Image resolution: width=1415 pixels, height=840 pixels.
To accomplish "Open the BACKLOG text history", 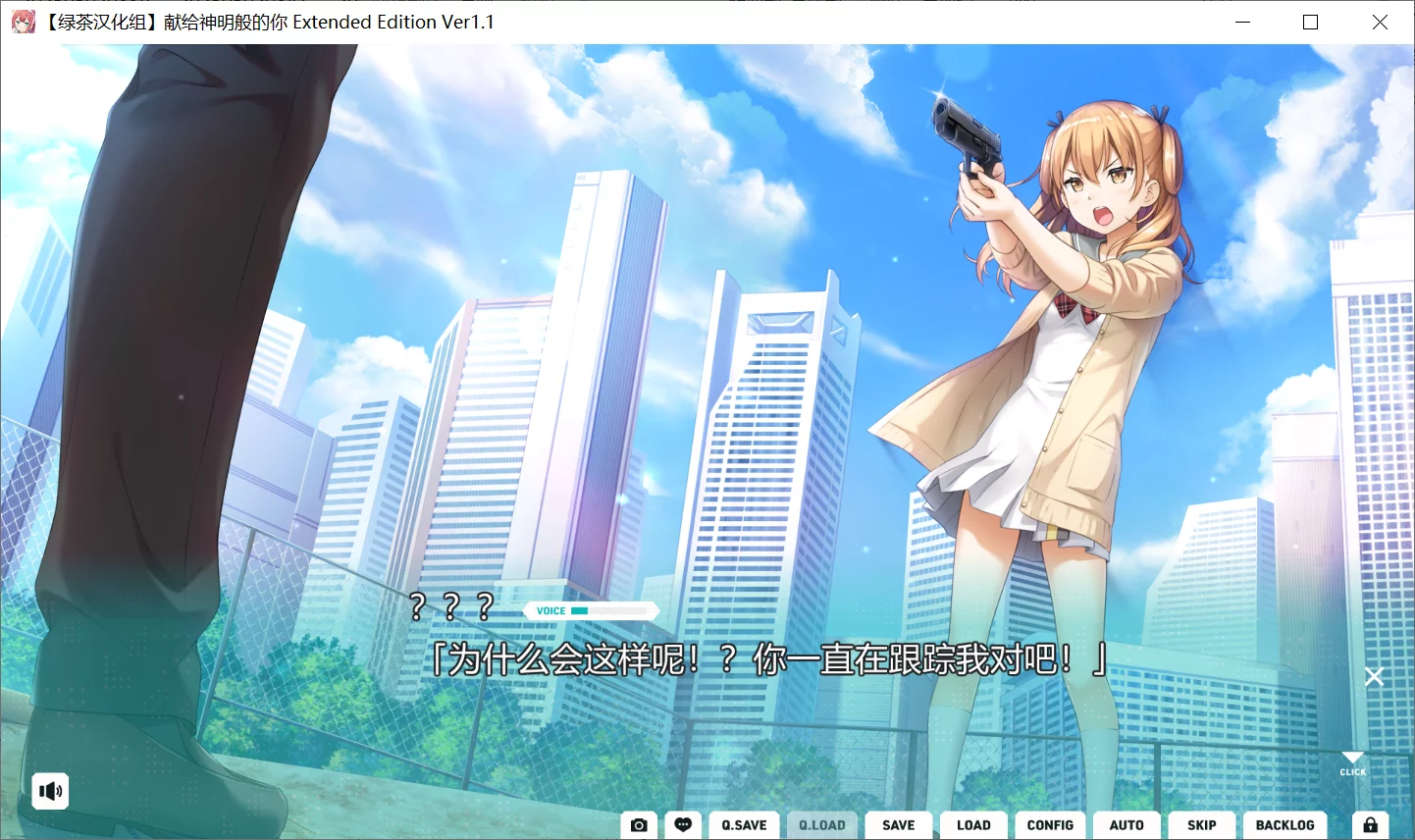I will click(1285, 824).
